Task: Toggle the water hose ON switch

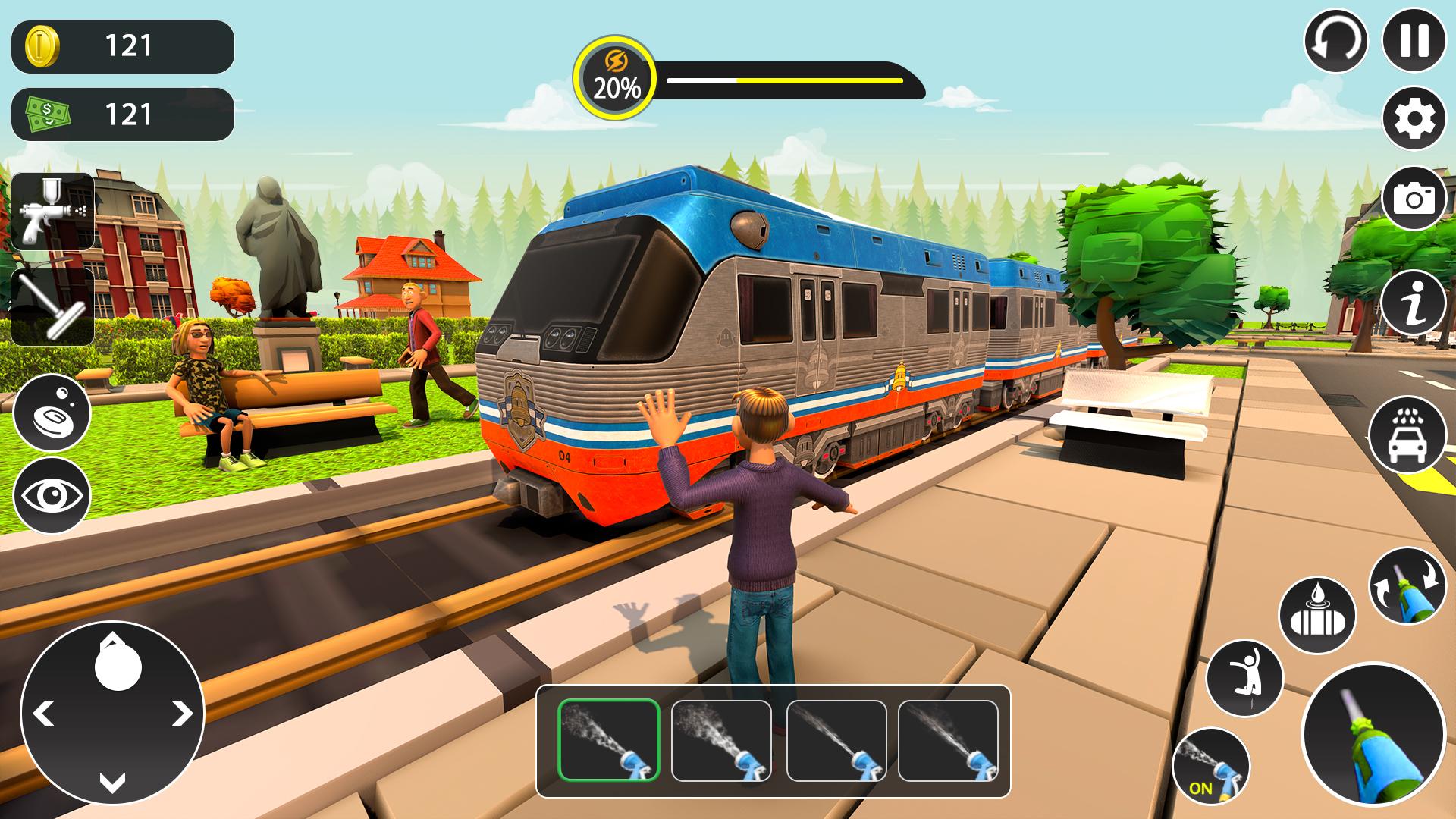Action: click(1210, 766)
